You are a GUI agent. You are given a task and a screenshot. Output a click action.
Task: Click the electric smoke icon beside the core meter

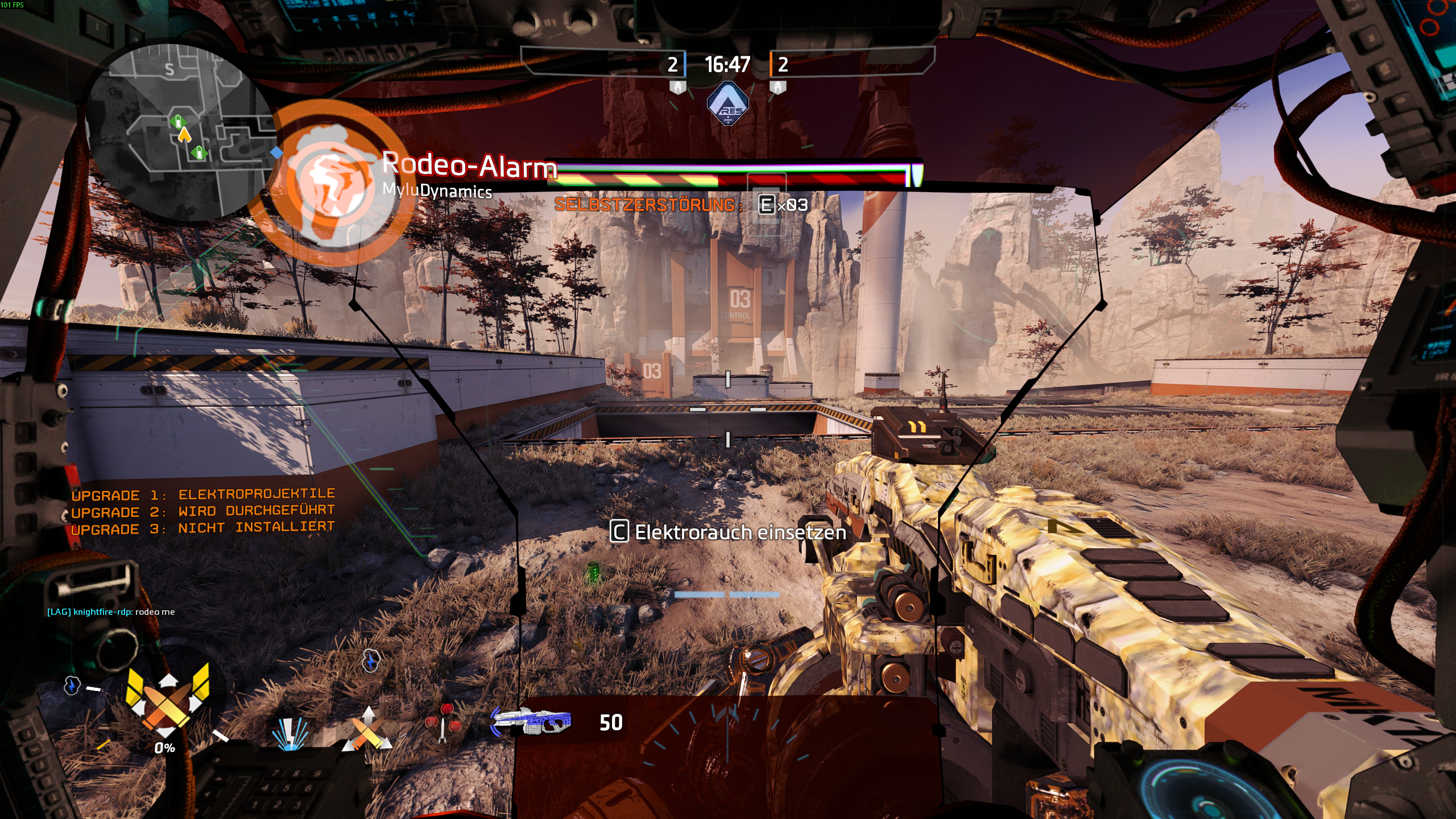click(72, 685)
